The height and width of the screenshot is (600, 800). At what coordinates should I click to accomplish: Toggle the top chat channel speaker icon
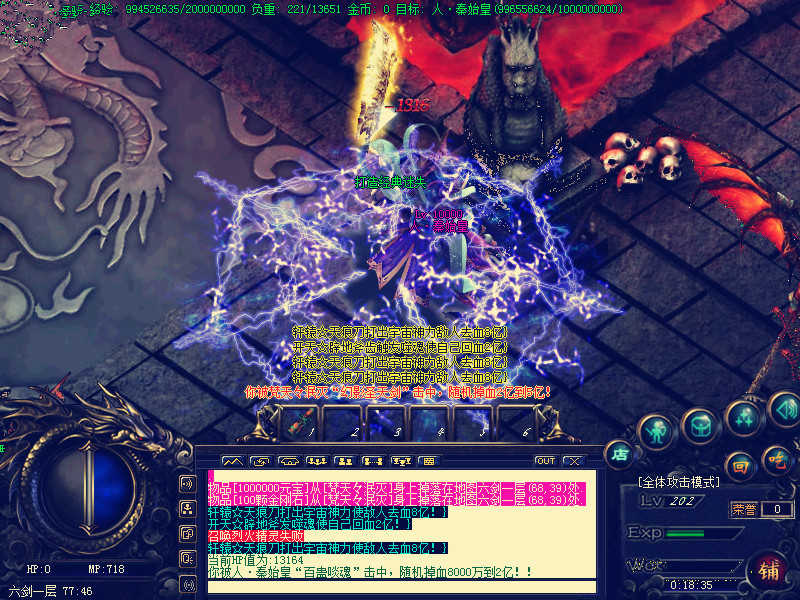[x=187, y=483]
